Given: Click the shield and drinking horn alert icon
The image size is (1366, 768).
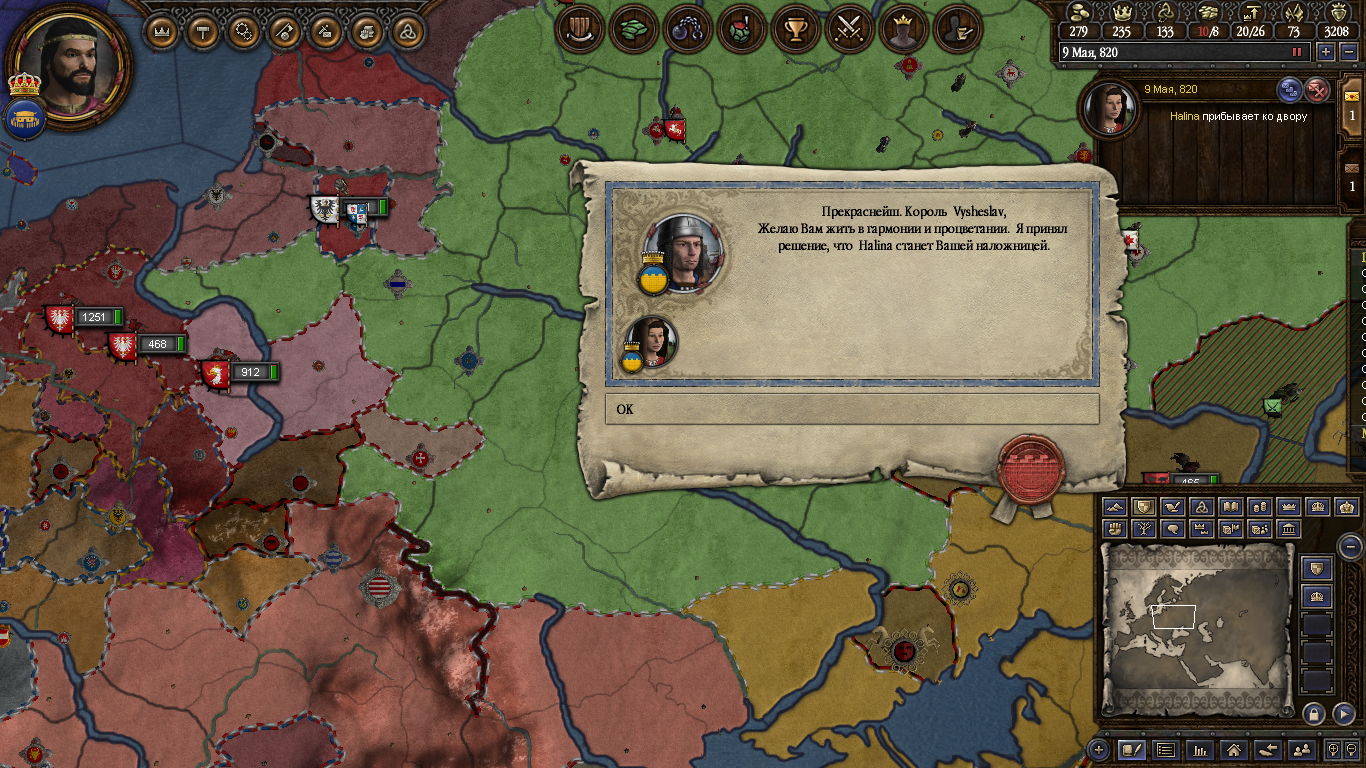Looking at the screenshot, I should tap(578, 30).
